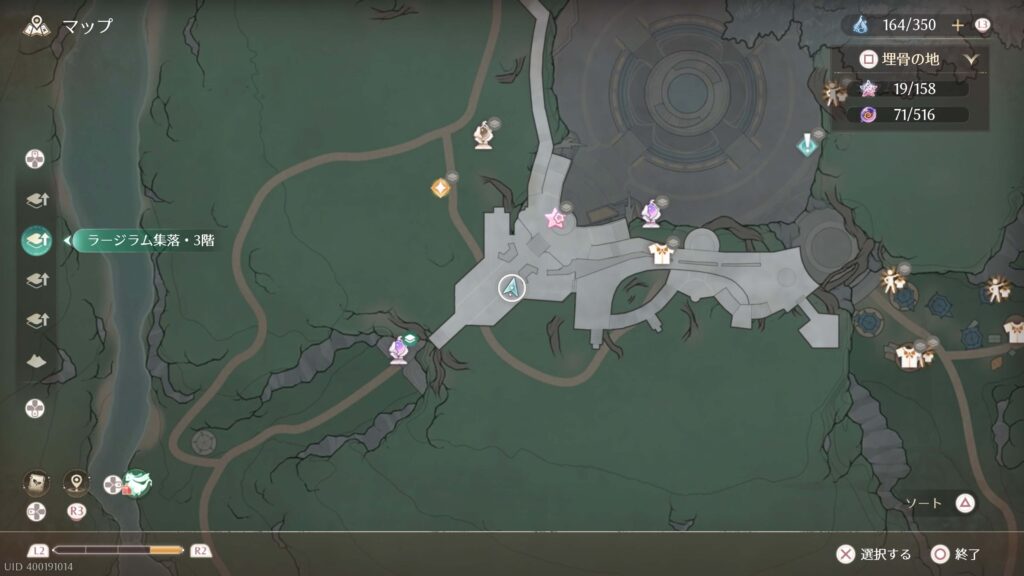Select the pink star marker on the map
1024x576 pixels.
tap(555, 217)
